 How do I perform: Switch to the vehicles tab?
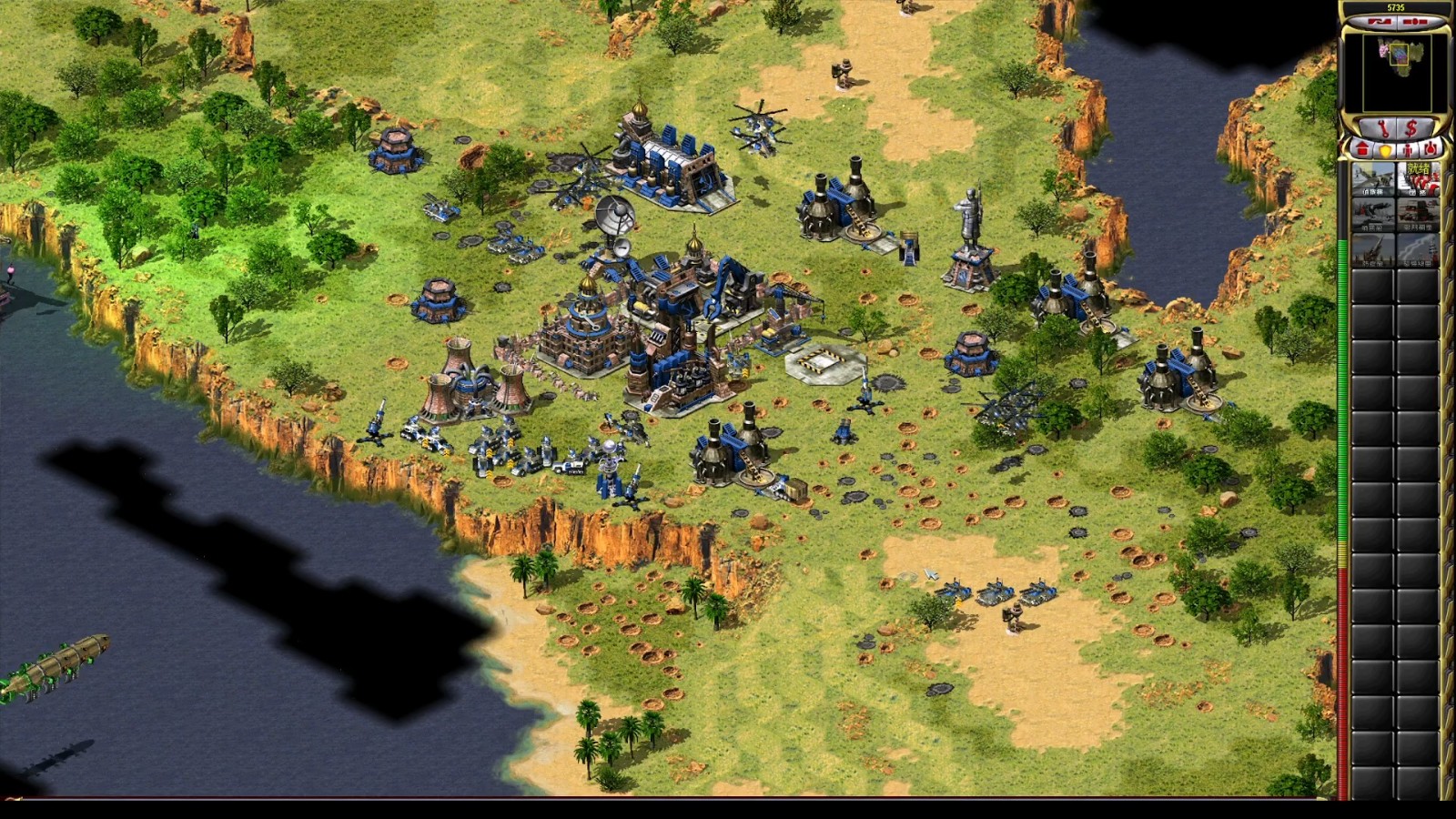tap(1430, 148)
